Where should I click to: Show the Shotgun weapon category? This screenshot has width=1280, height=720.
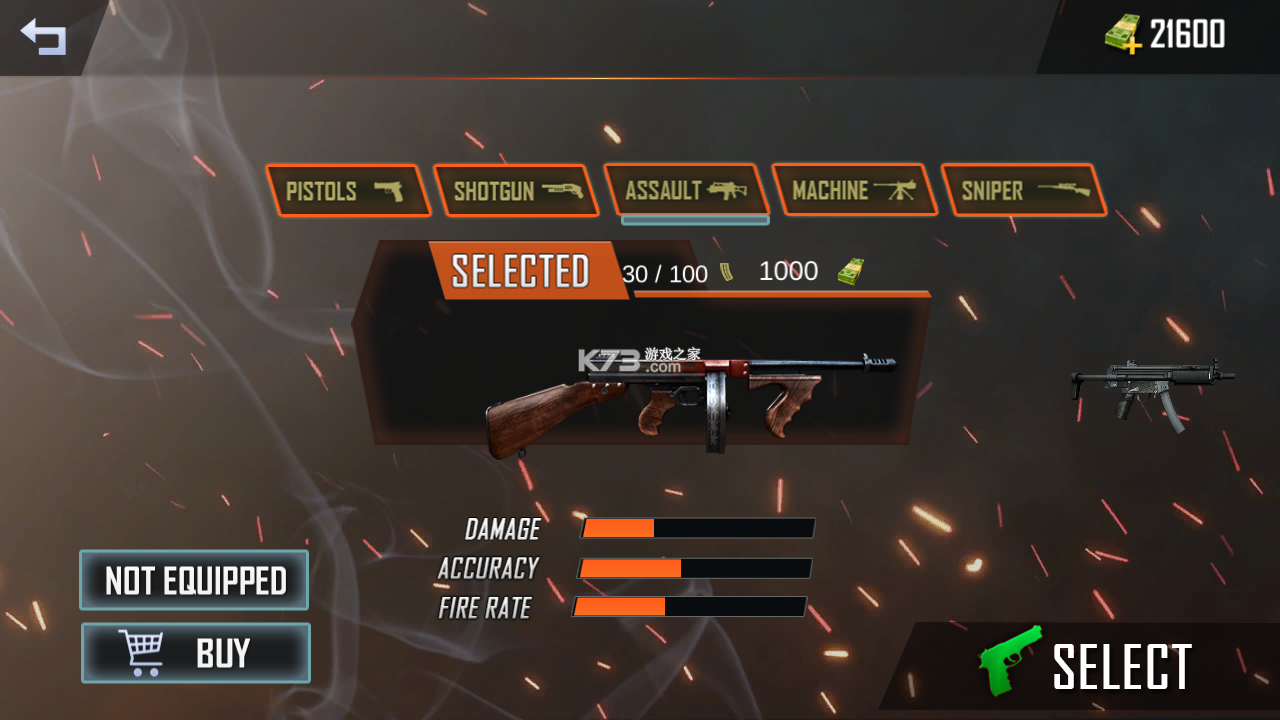[516, 191]
